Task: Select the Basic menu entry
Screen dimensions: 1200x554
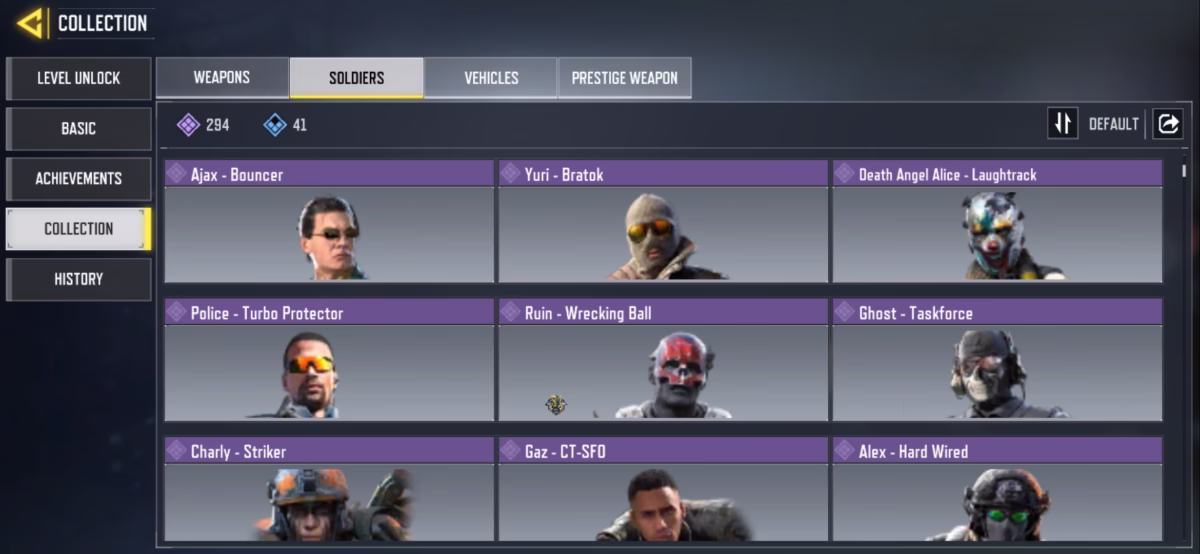Action: (79, 128)
